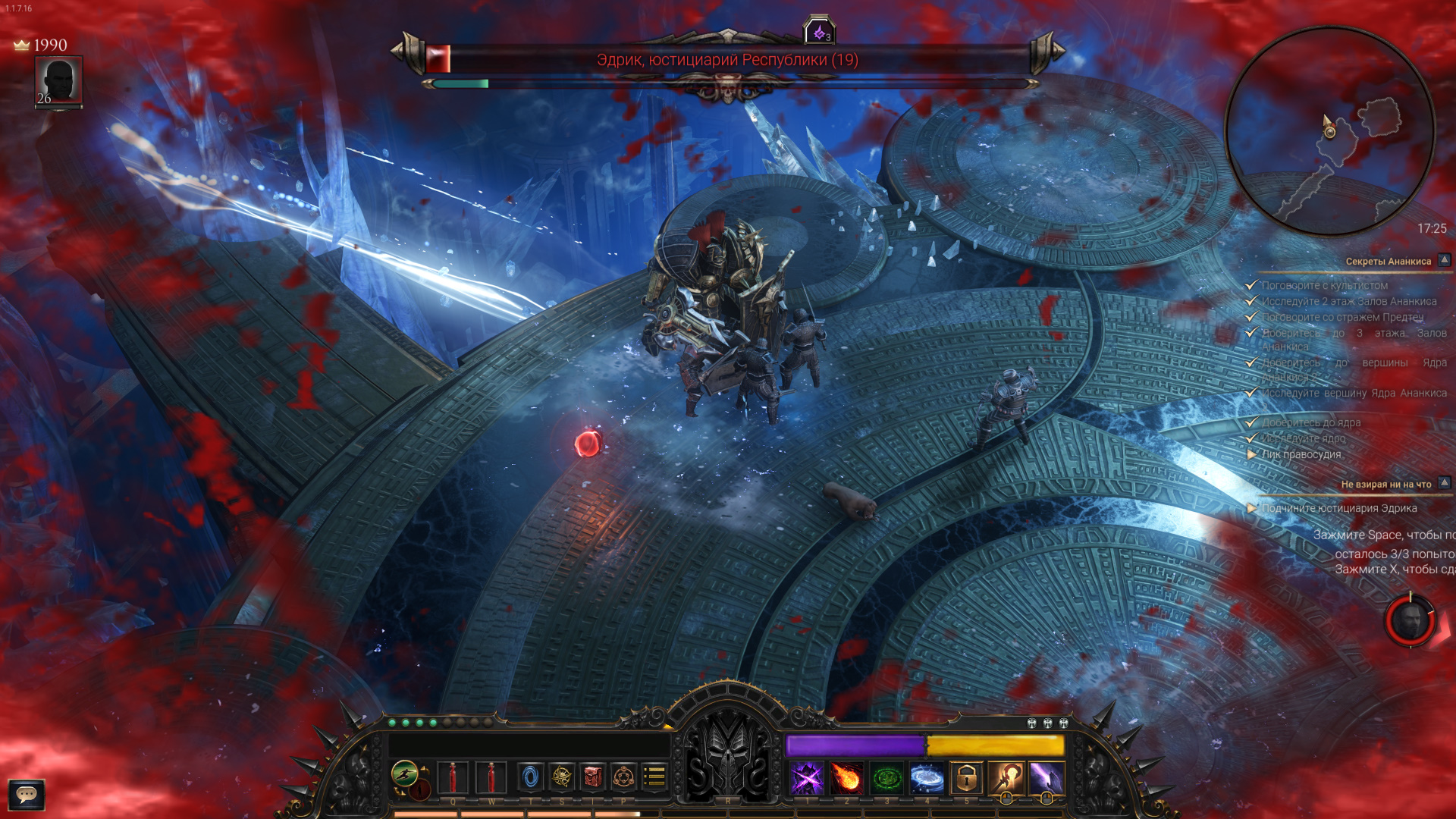The height and width of the screenshot is (819, 1456).
Task: Collapse the "Секреты Ананкиса" quest tracker
Action: point(1445,260)
